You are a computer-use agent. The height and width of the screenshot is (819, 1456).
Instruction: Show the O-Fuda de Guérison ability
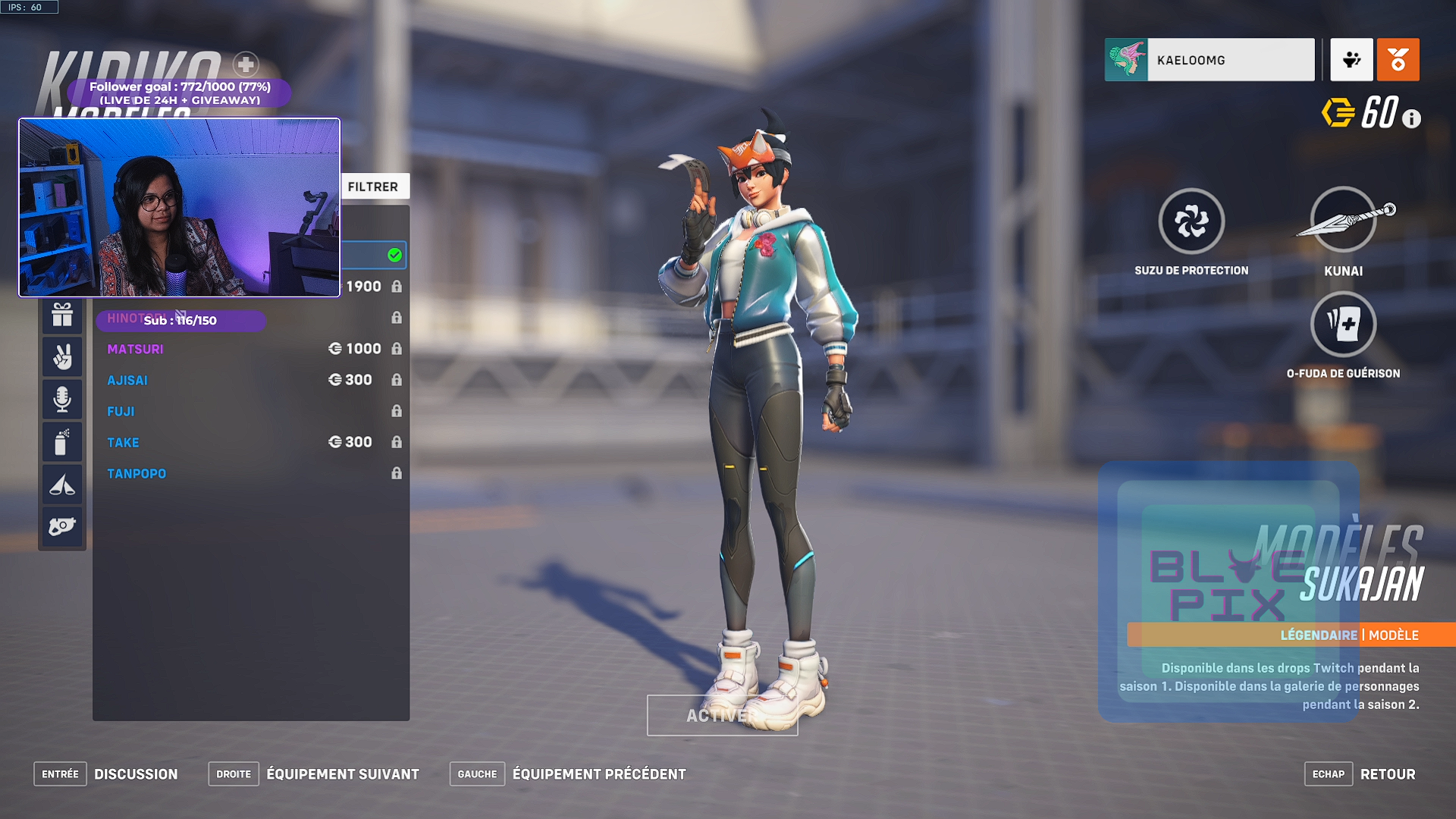(1343, 325)
